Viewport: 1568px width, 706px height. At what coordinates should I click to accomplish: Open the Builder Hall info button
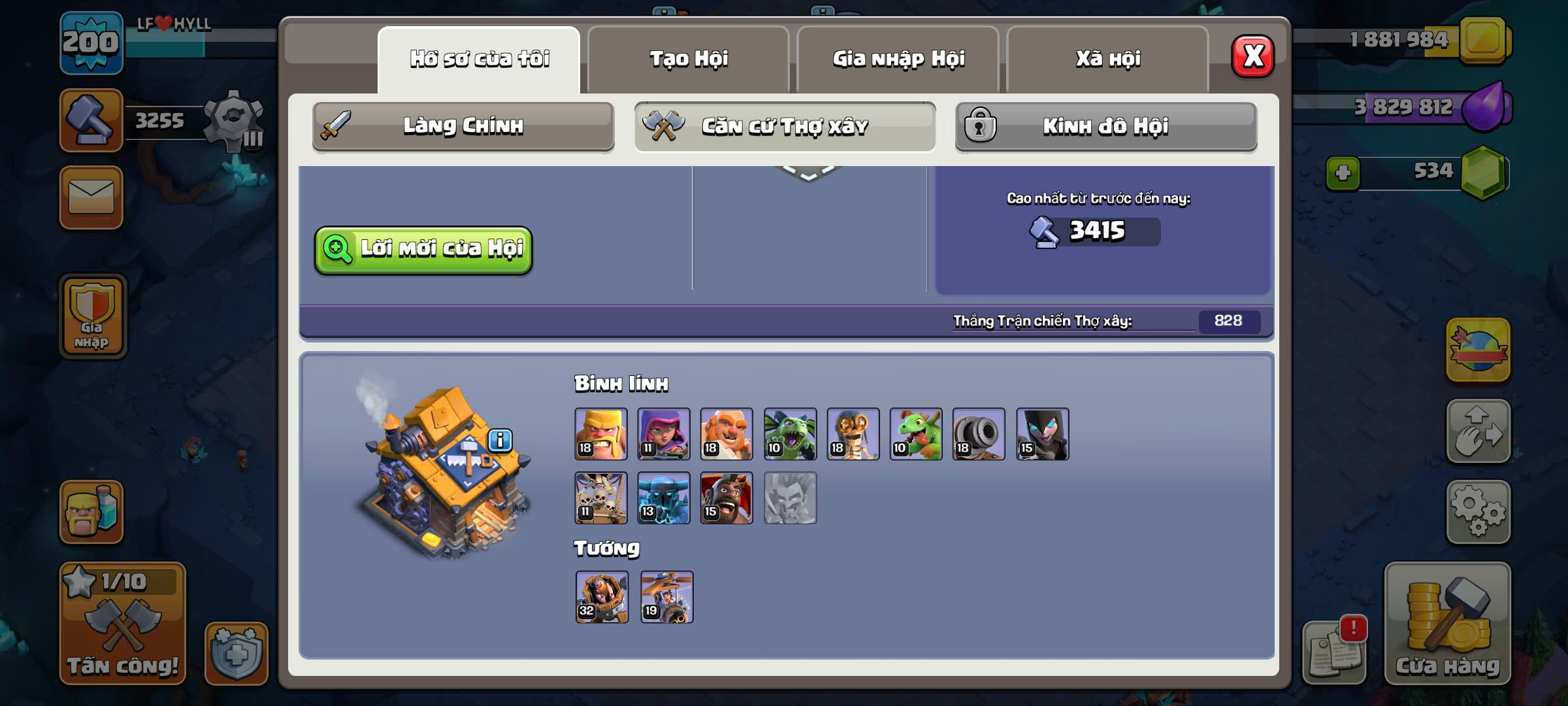(x=500, y=440)
